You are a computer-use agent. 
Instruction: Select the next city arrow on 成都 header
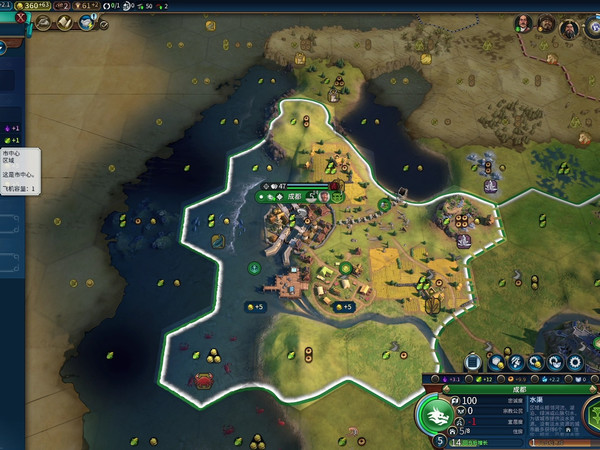593,390
